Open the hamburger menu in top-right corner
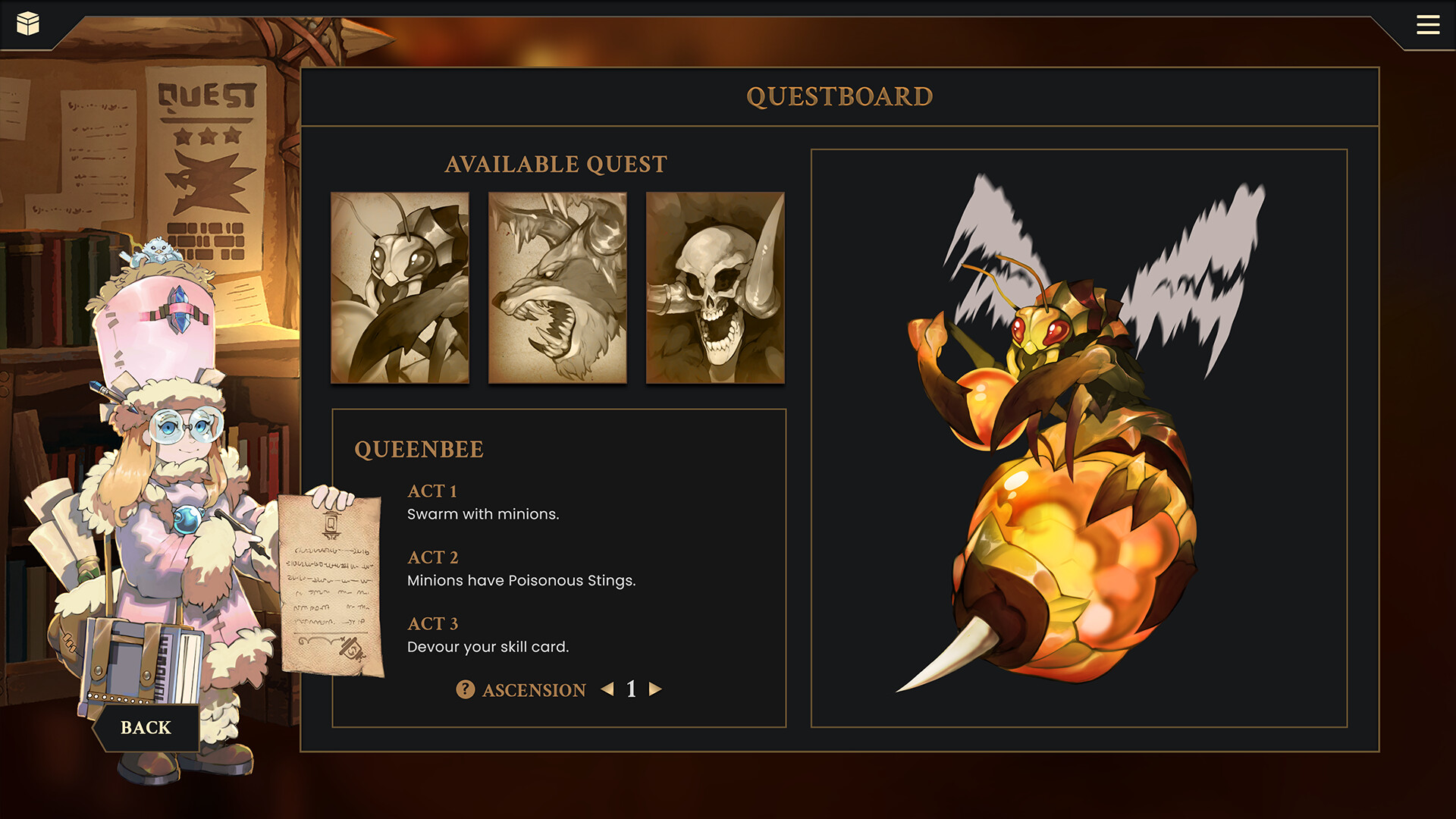This screenshot has width=1456, height=819. click(x=1428, y=24)
